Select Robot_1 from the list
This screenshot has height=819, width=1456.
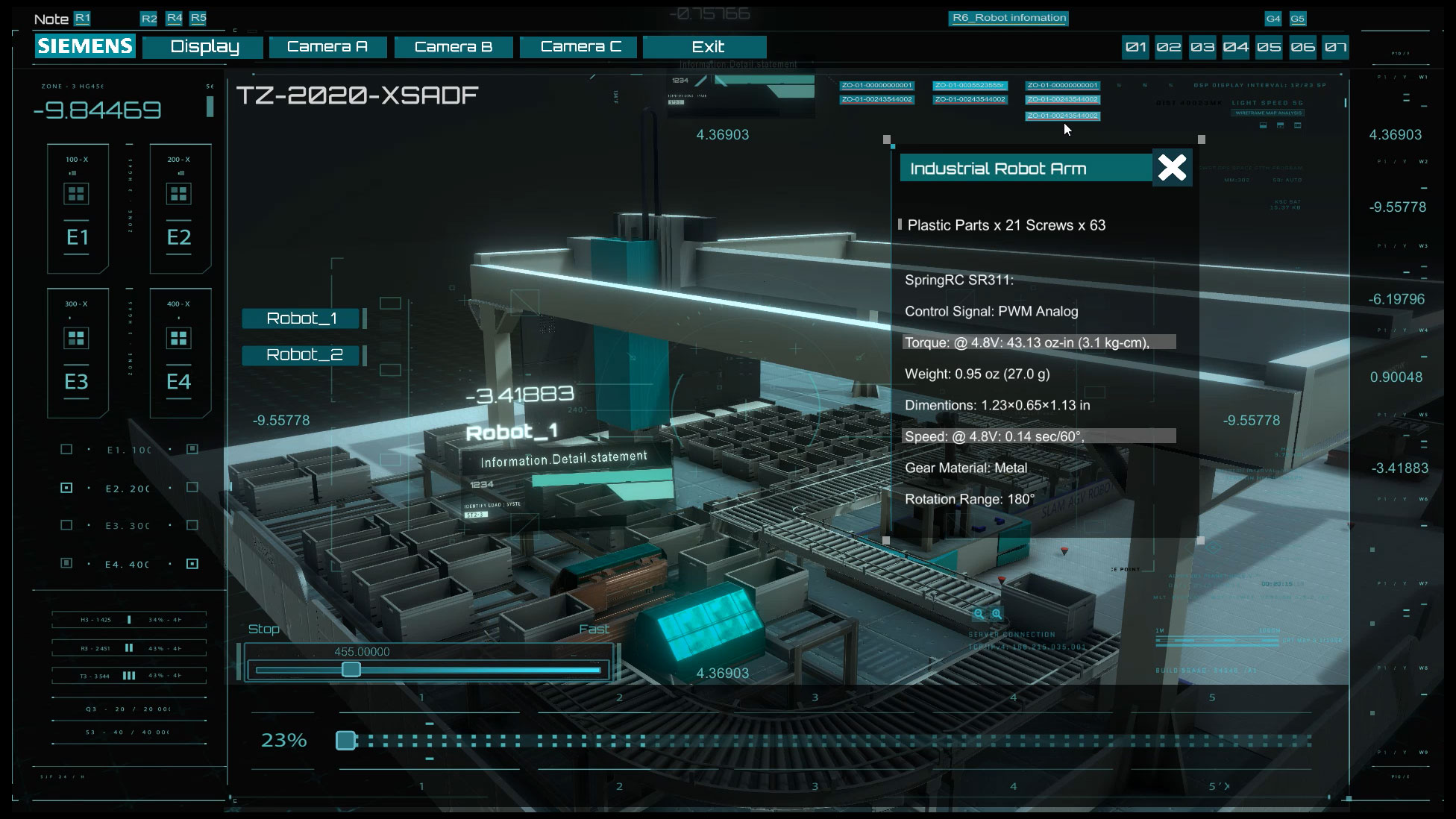(301, 318)
